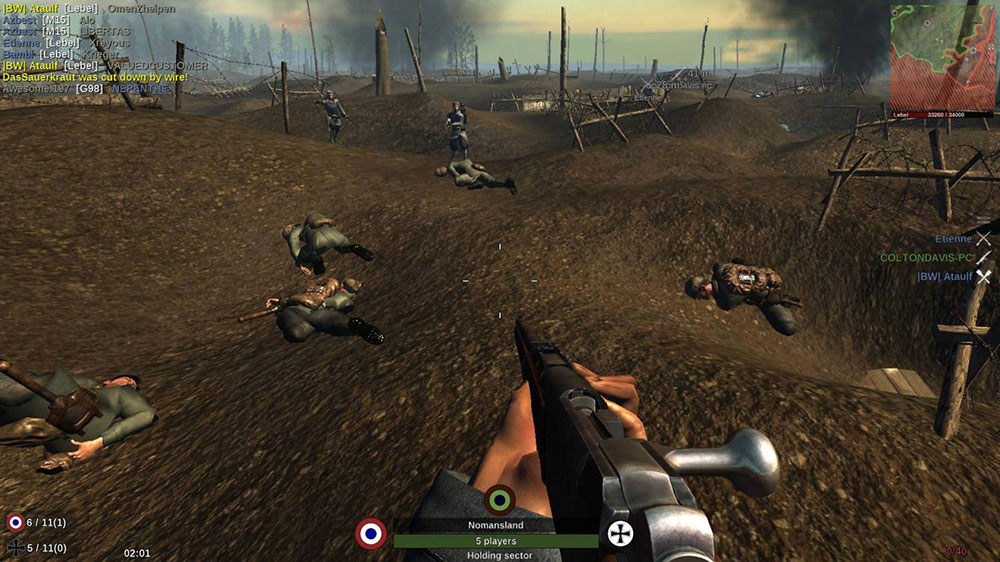
Task: Click the red battlefield minimap
Action: coord(942,57)
